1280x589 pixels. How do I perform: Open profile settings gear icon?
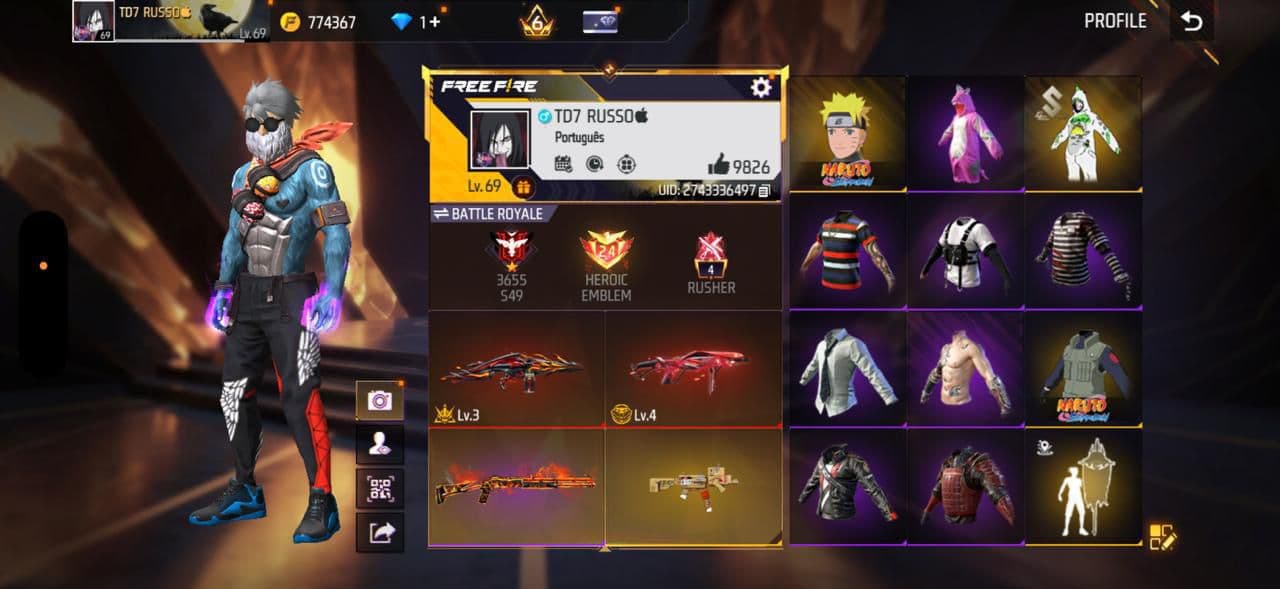[761, 88]
